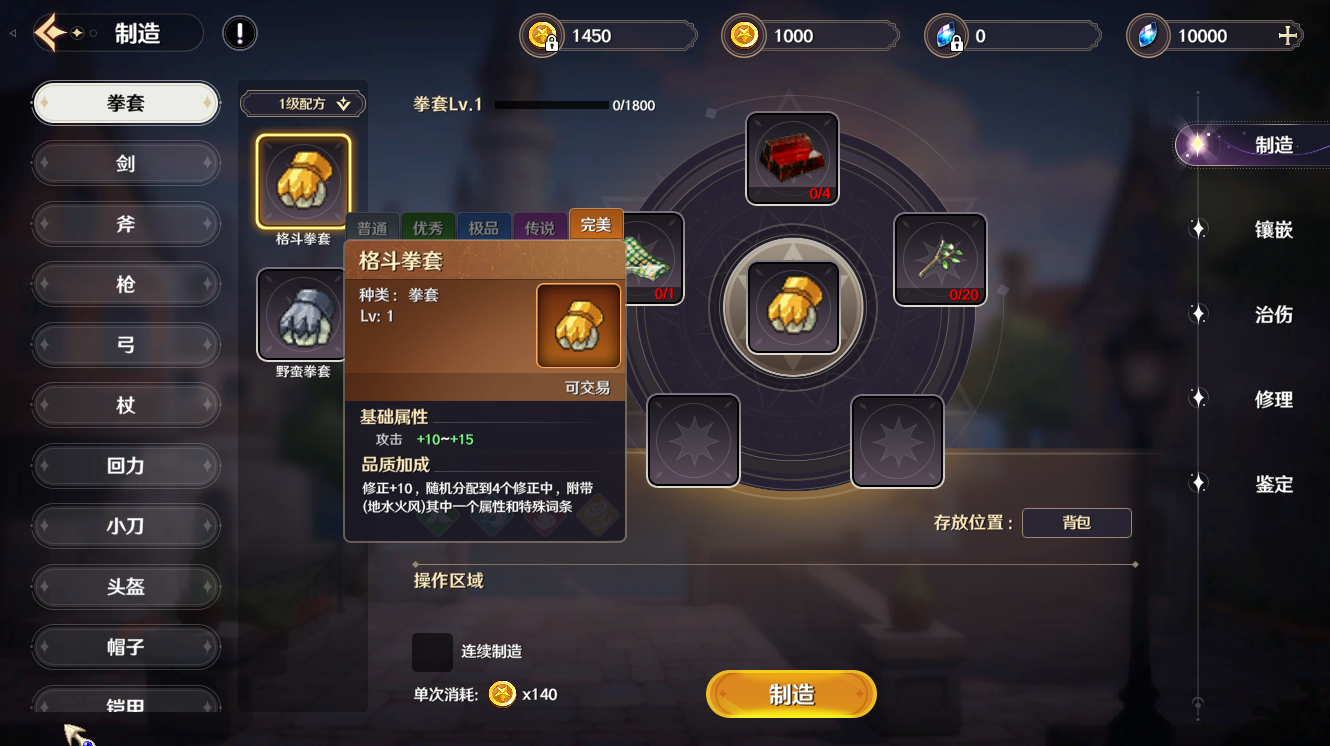
Task: Switch to the 鉴定 appraisal section
Action: pyautogui.click(x=1273, y=485)
